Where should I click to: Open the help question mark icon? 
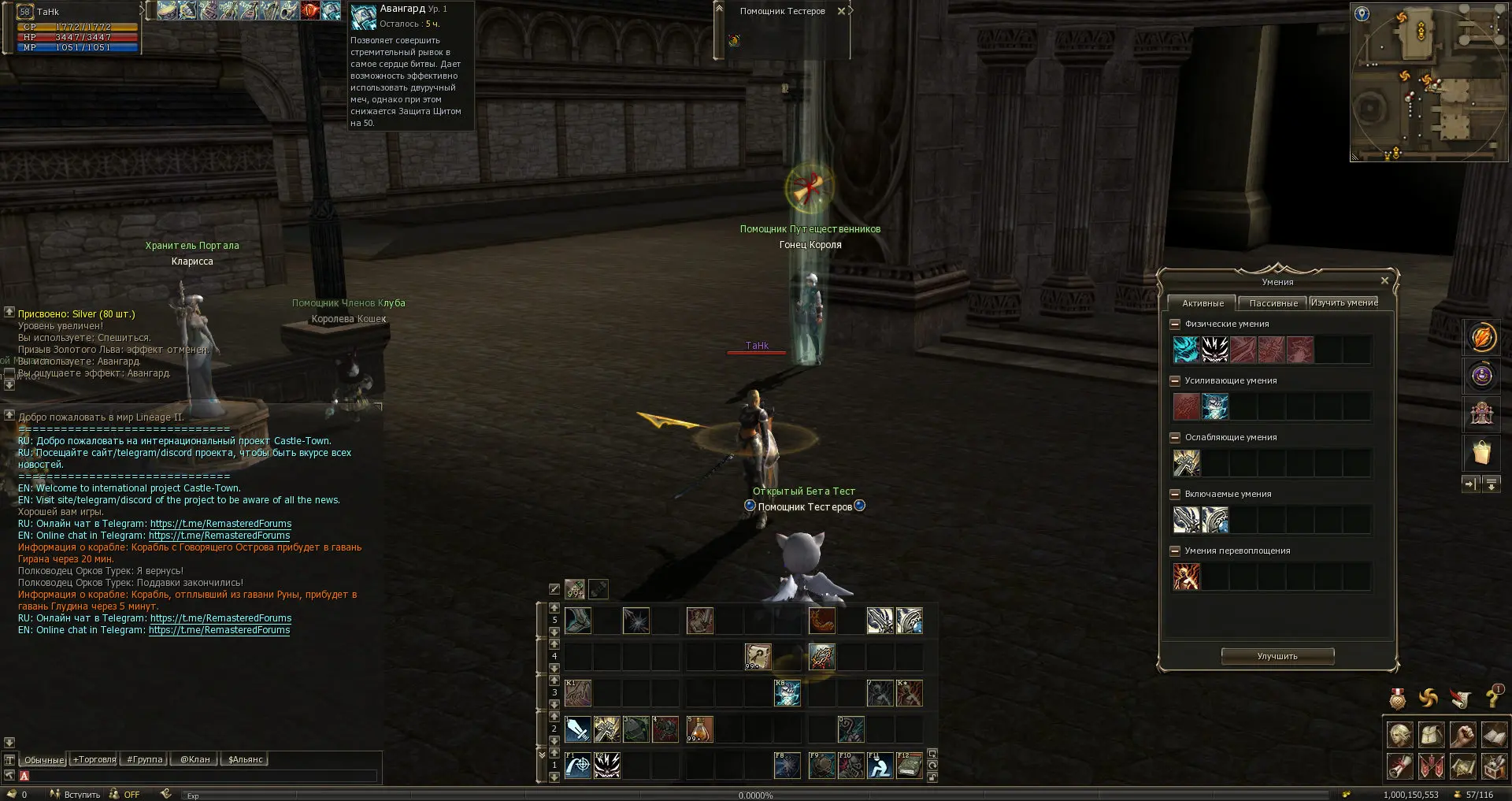(x=1492, y=698)
